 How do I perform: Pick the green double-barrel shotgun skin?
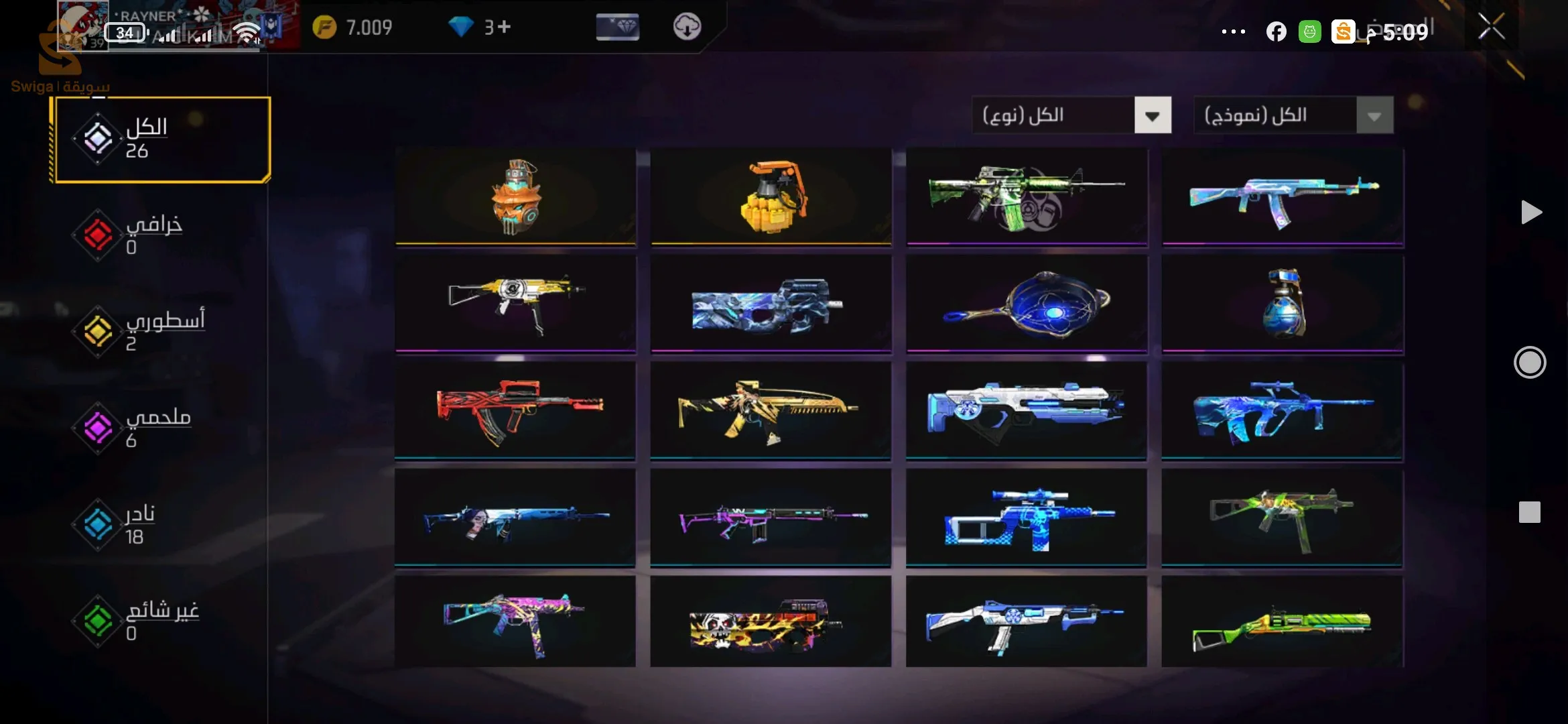tap(1282, 622)
